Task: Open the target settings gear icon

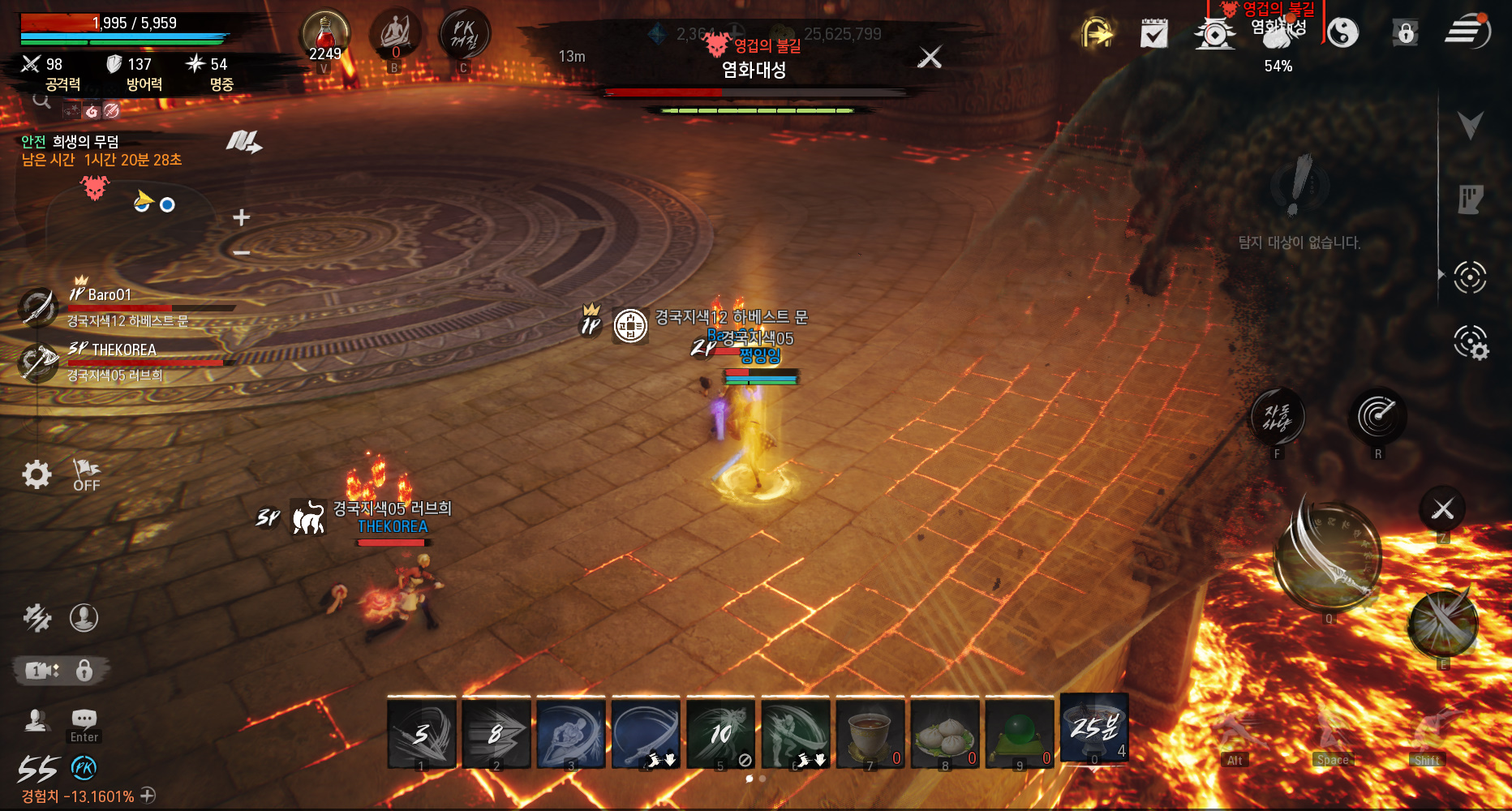Action: pyautogui.click(x=1470, y=342)
